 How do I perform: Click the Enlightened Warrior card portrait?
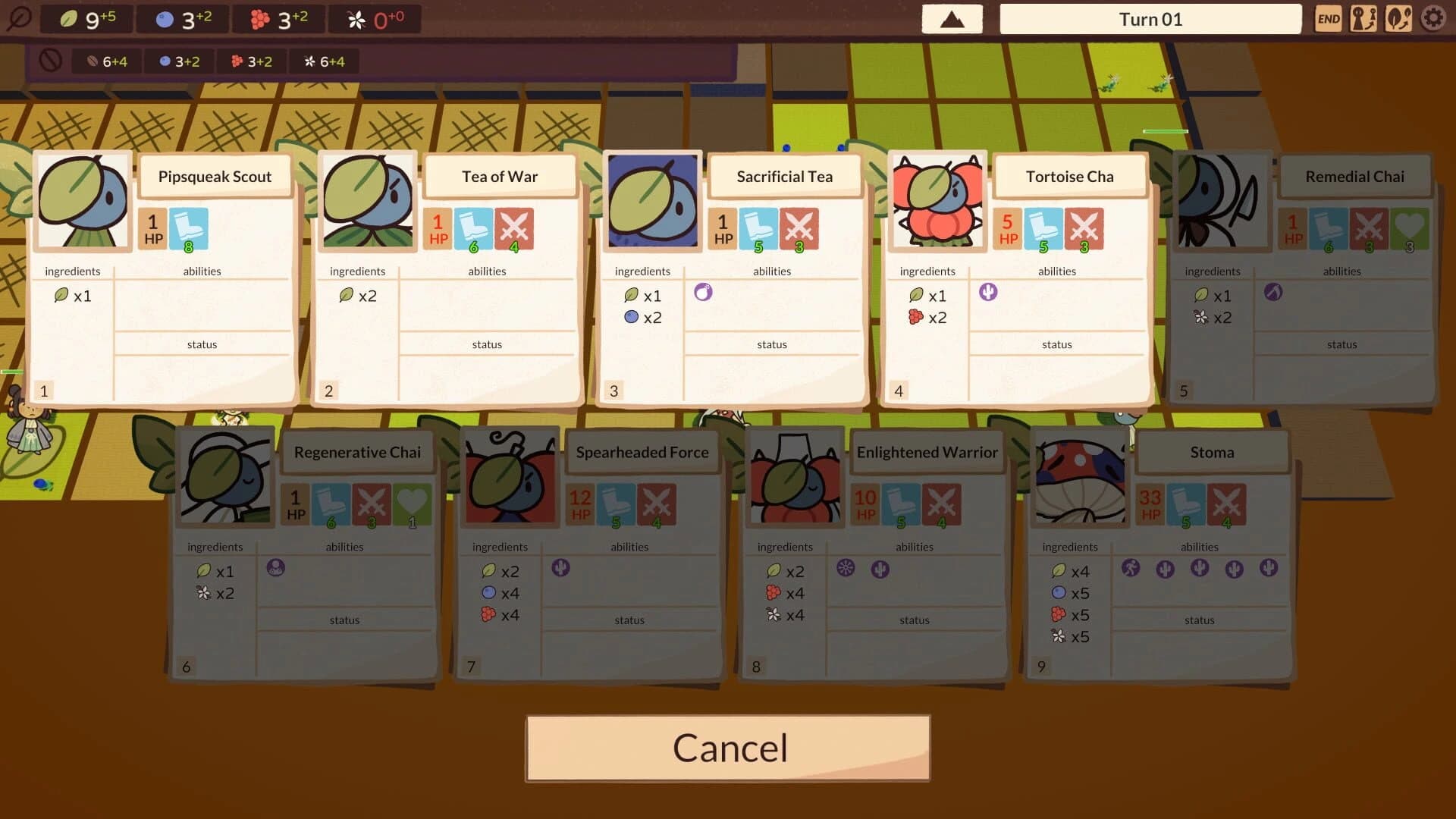[x=794, y=478]
